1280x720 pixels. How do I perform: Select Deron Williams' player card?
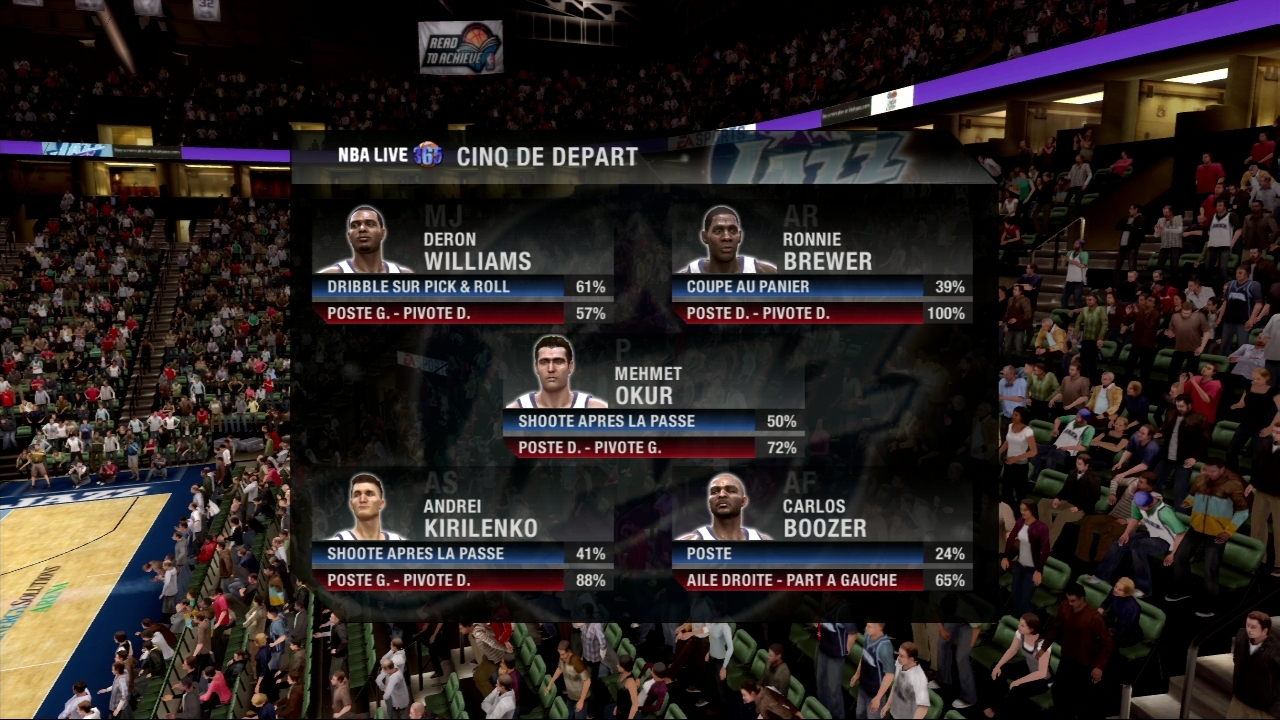(462, 262)
